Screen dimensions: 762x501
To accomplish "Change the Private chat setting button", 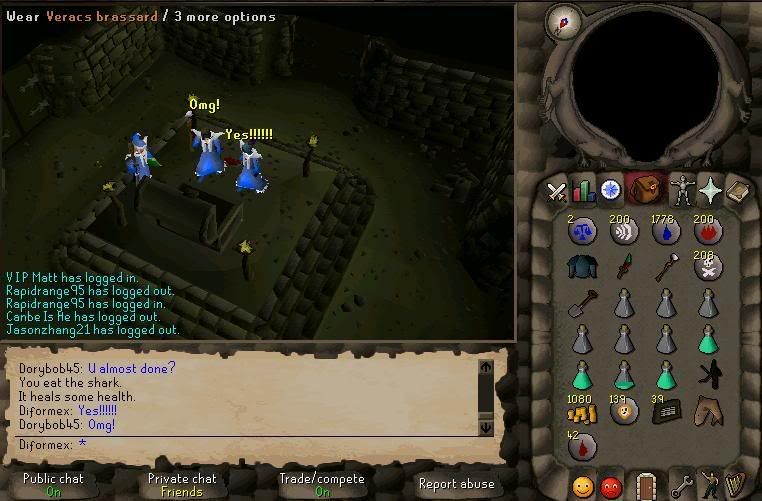I will click(182, 484).
